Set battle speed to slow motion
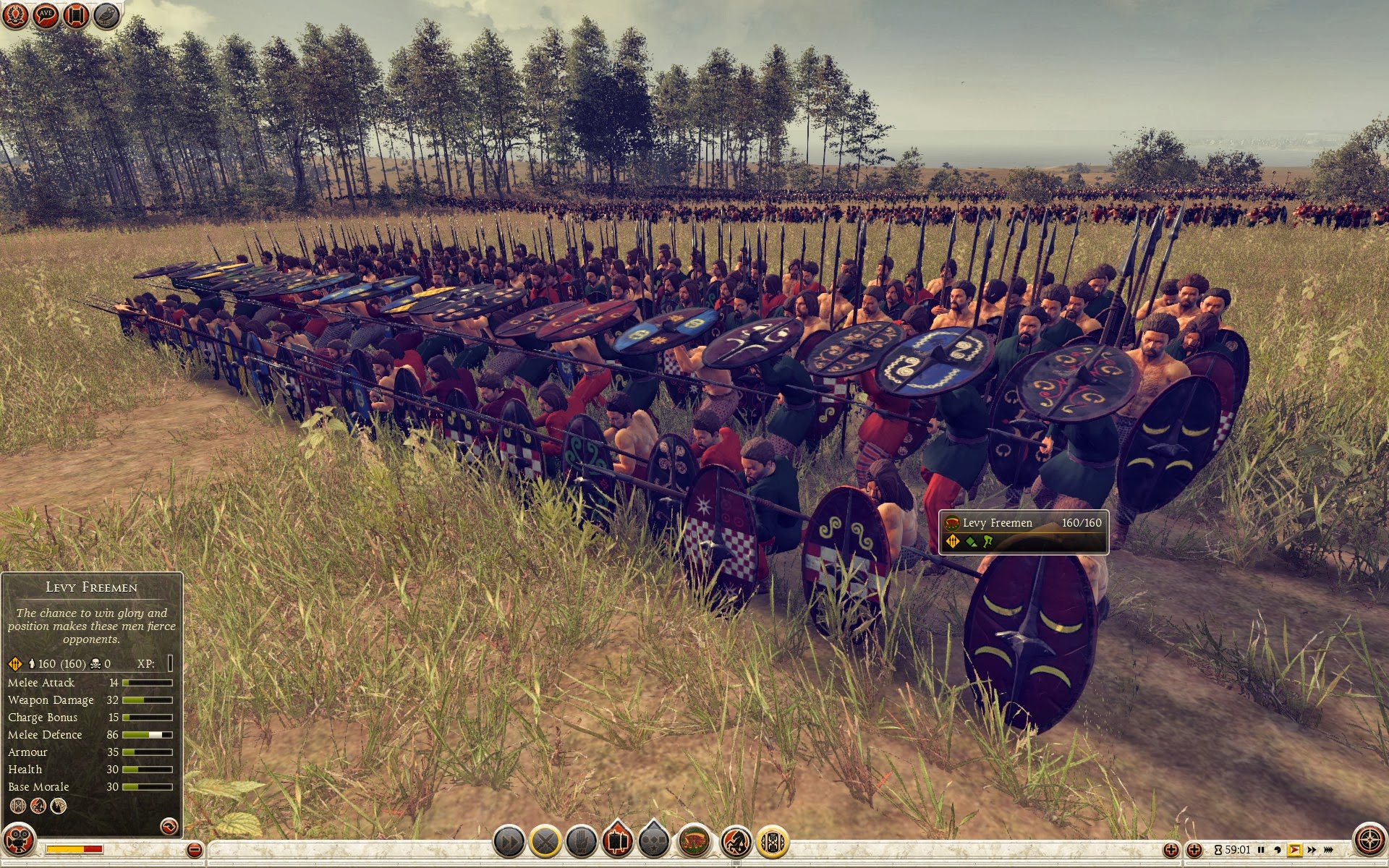 coord(1278,850)
